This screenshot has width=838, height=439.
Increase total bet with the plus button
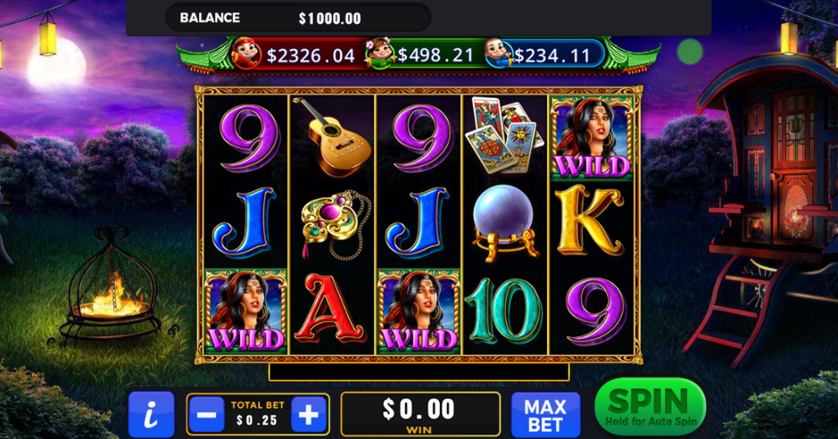click(310, 414)
